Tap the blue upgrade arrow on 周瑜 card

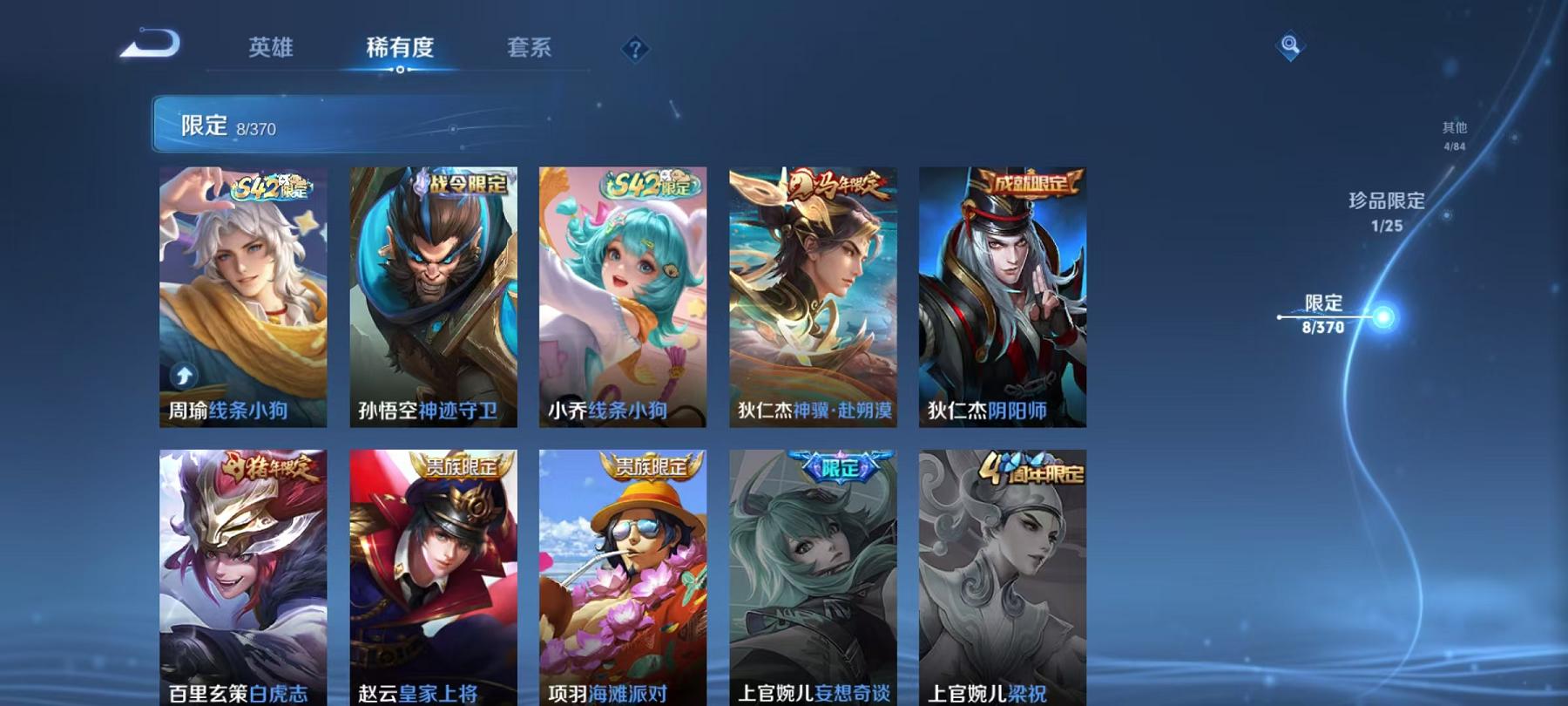(182, 377)
